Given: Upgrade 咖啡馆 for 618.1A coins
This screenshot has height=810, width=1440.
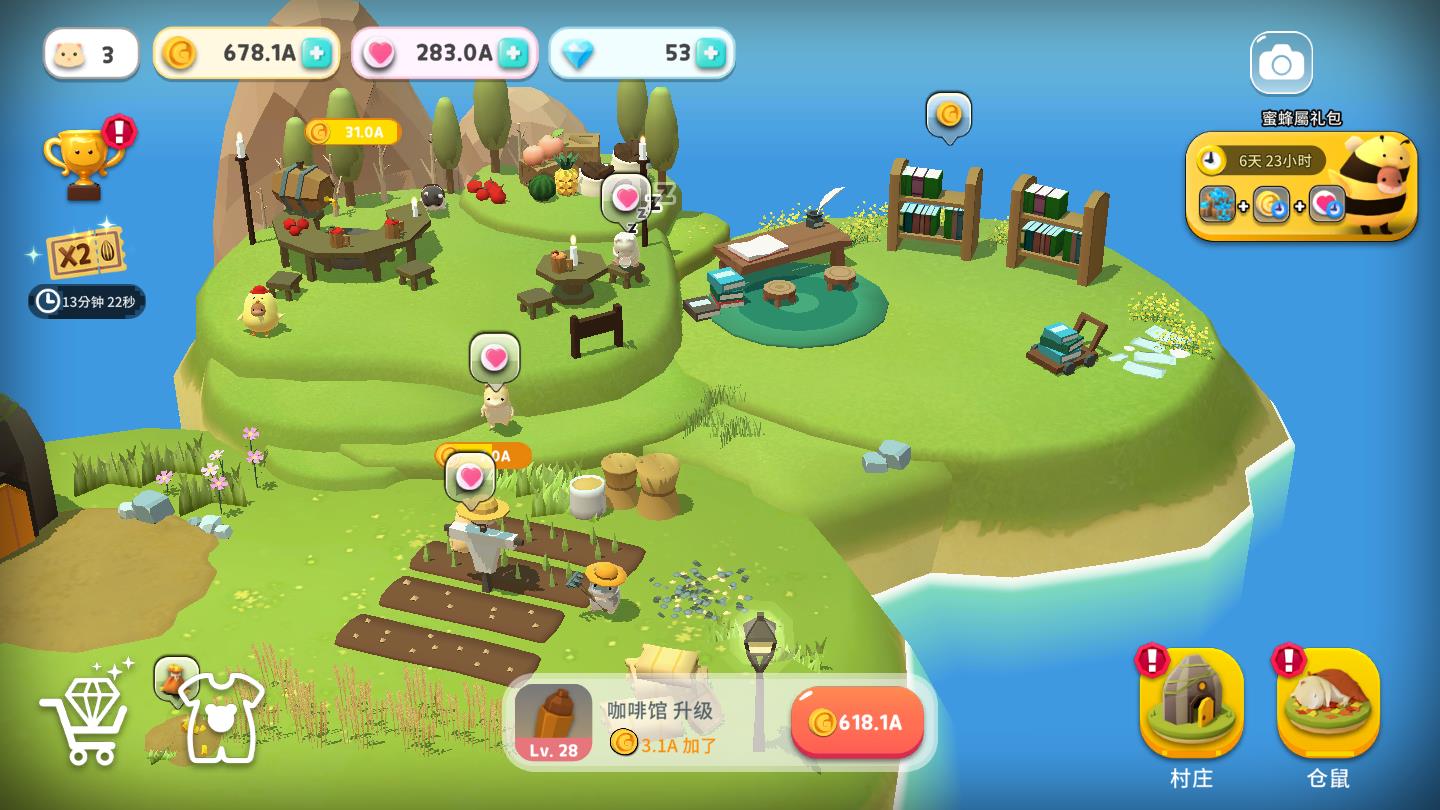Looking at the screenshot, I should [857, 722].
